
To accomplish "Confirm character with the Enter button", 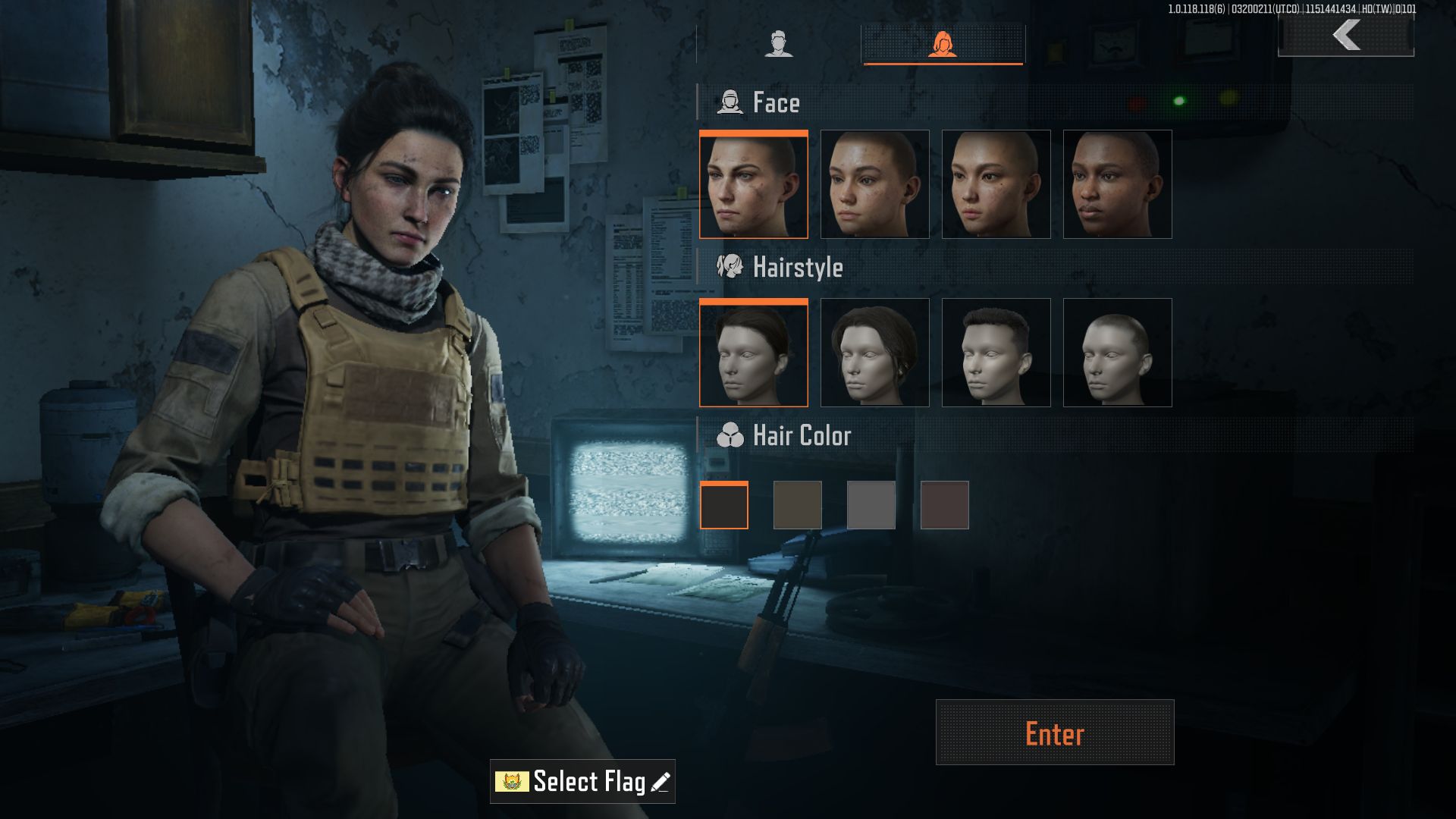I will [x=1054, y=733].
